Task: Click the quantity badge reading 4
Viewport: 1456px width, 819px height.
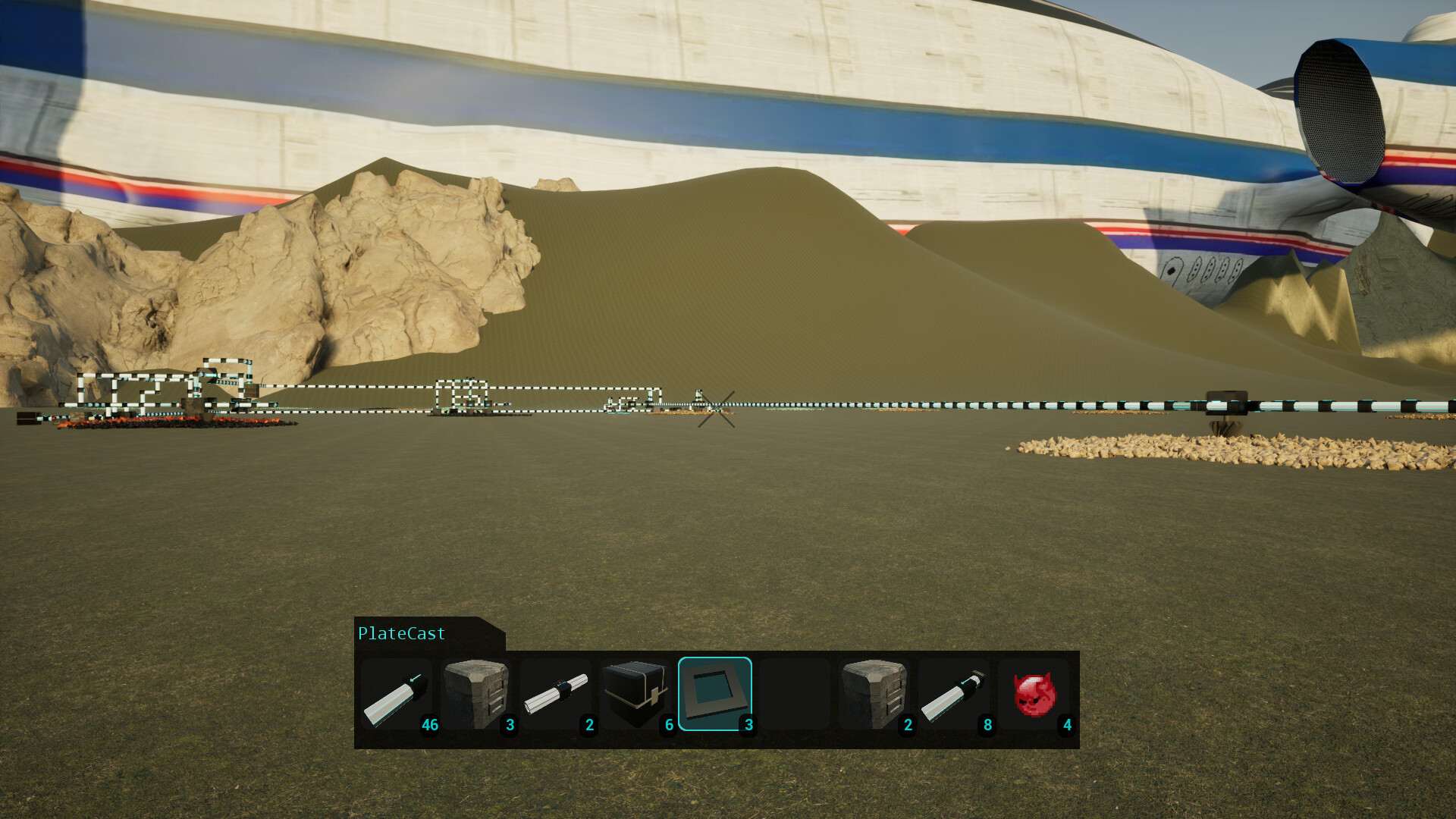Action: point(1068,725)
